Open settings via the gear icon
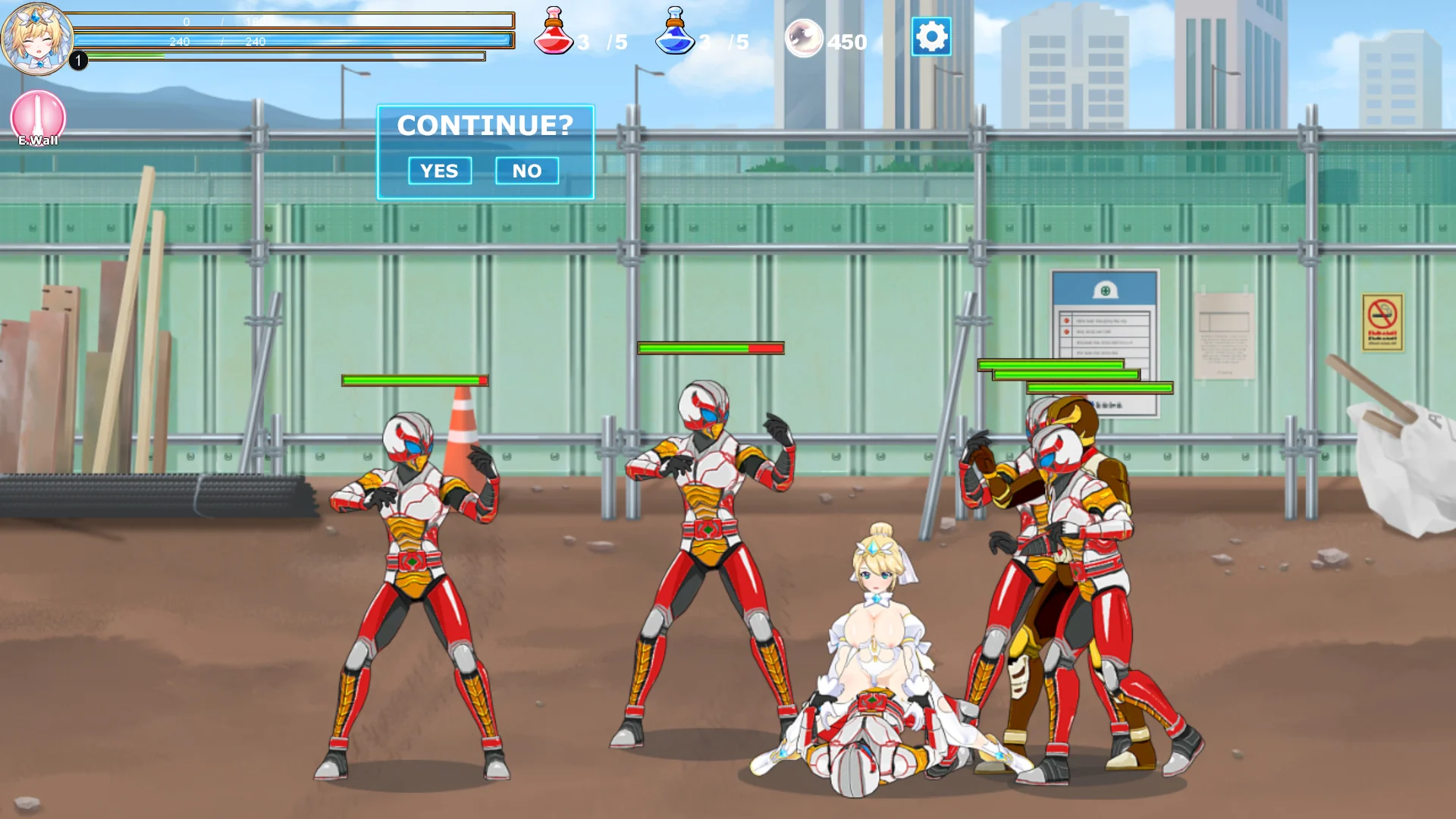 pos(931,36)
